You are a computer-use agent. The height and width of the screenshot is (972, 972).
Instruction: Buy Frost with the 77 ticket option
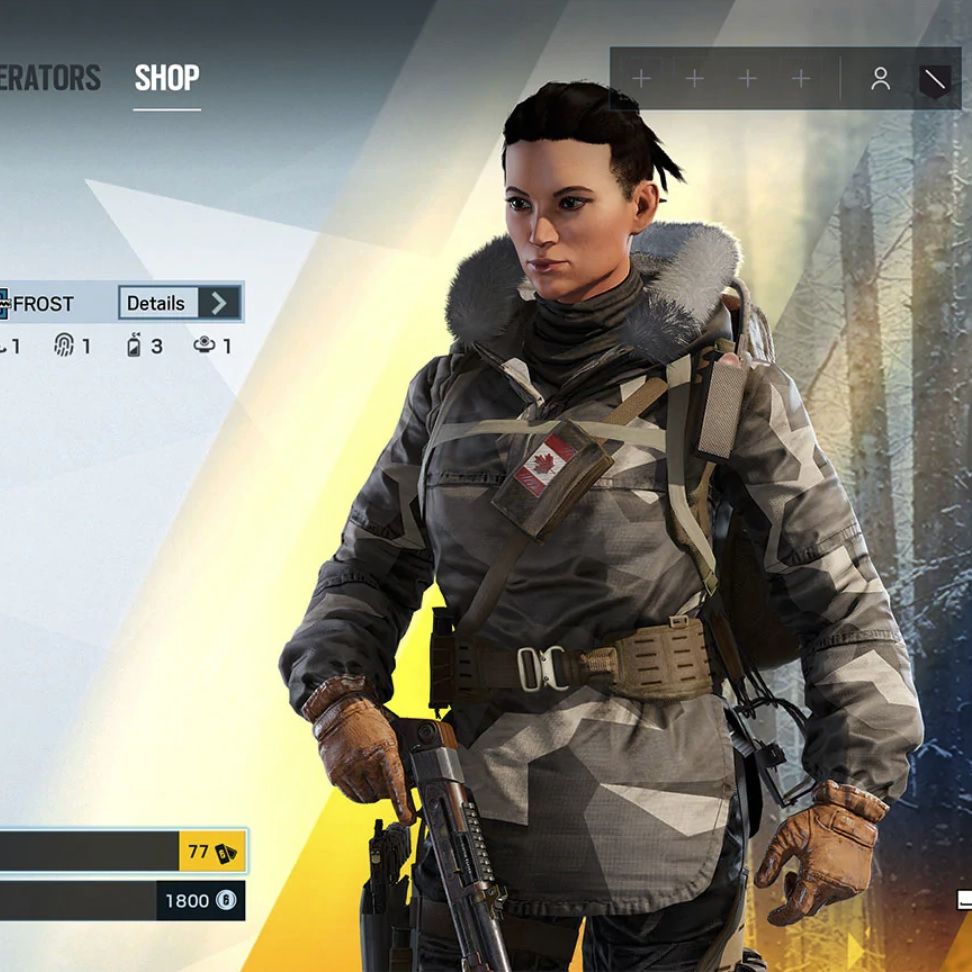122,853
